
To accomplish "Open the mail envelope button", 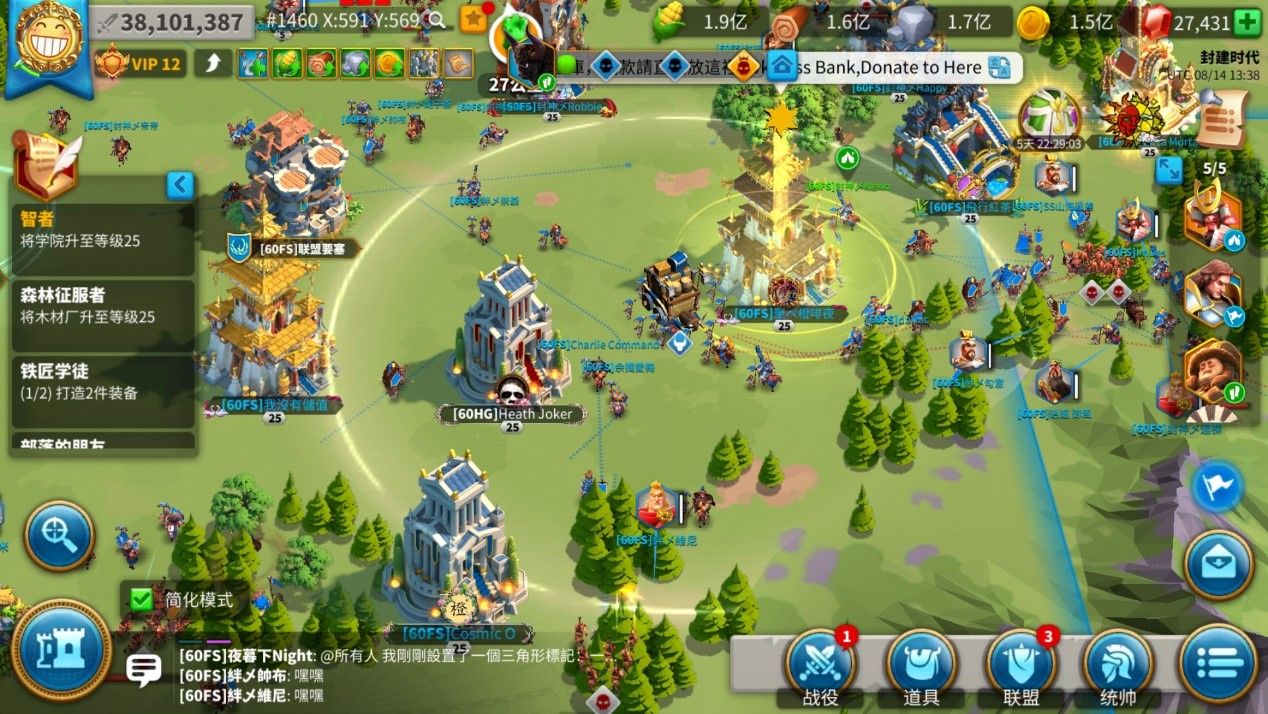I will click(x=1219, y=565).
